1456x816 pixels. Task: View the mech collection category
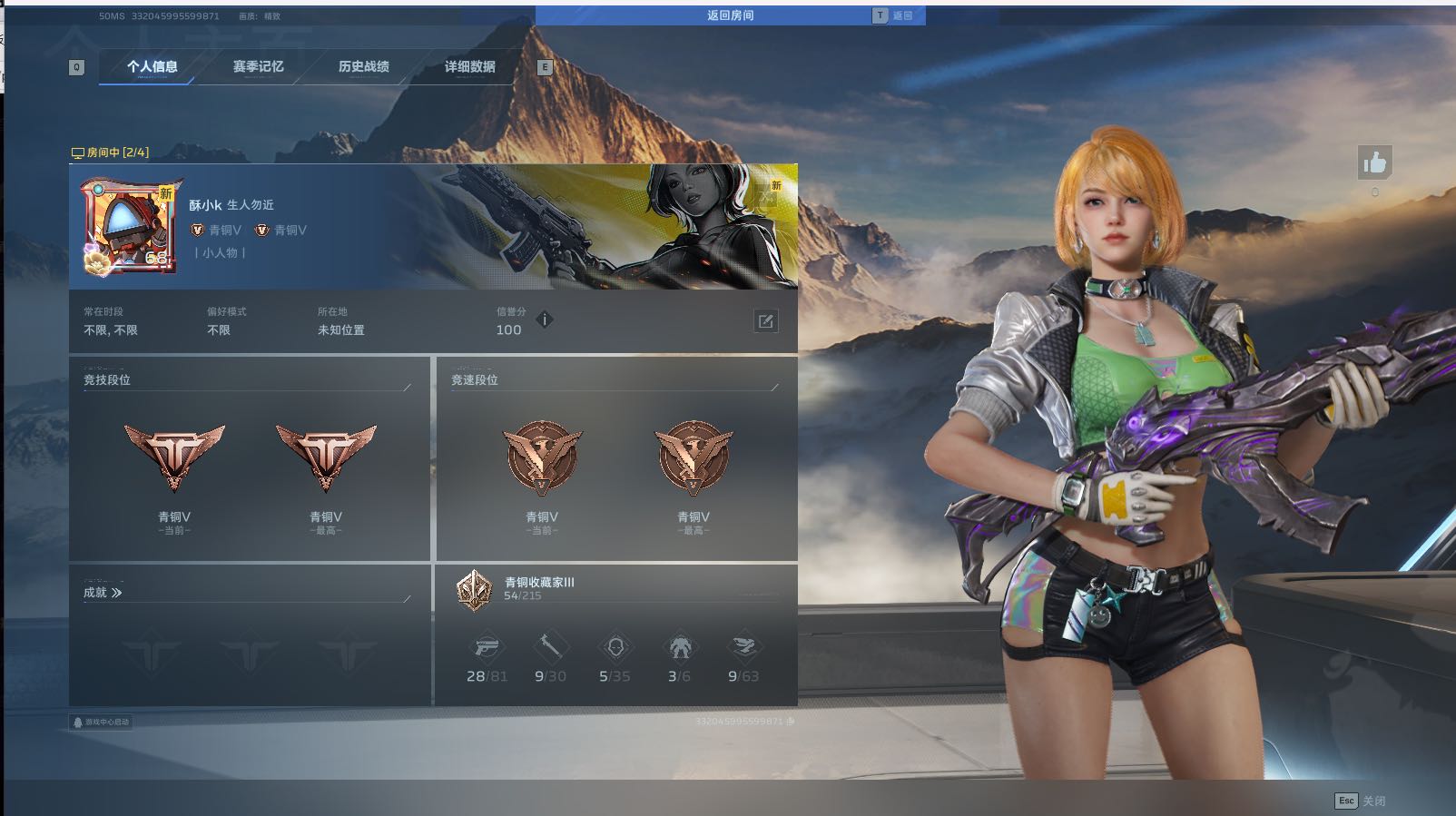point(679,647)
